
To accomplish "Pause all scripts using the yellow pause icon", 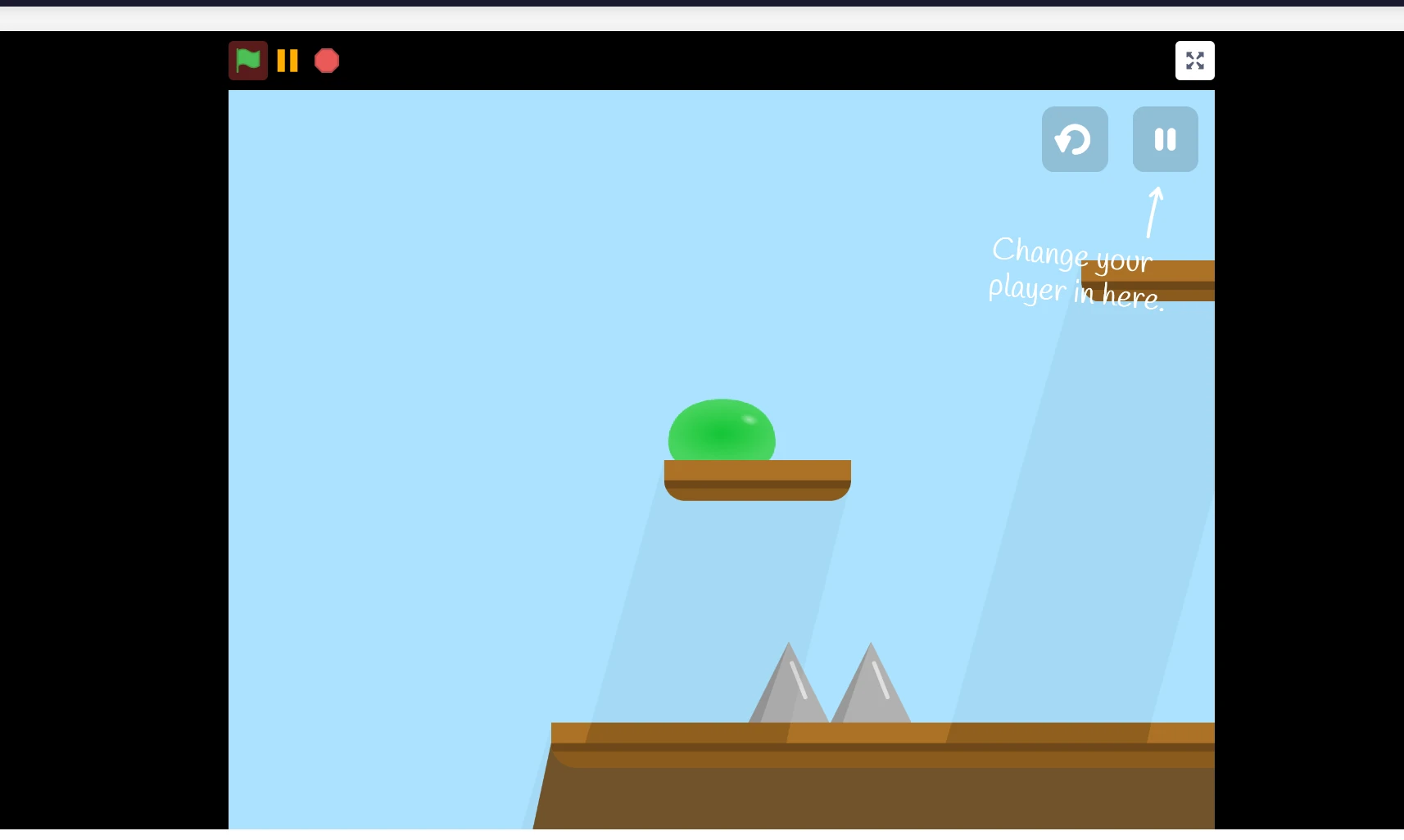I will [x=287, y=60].
